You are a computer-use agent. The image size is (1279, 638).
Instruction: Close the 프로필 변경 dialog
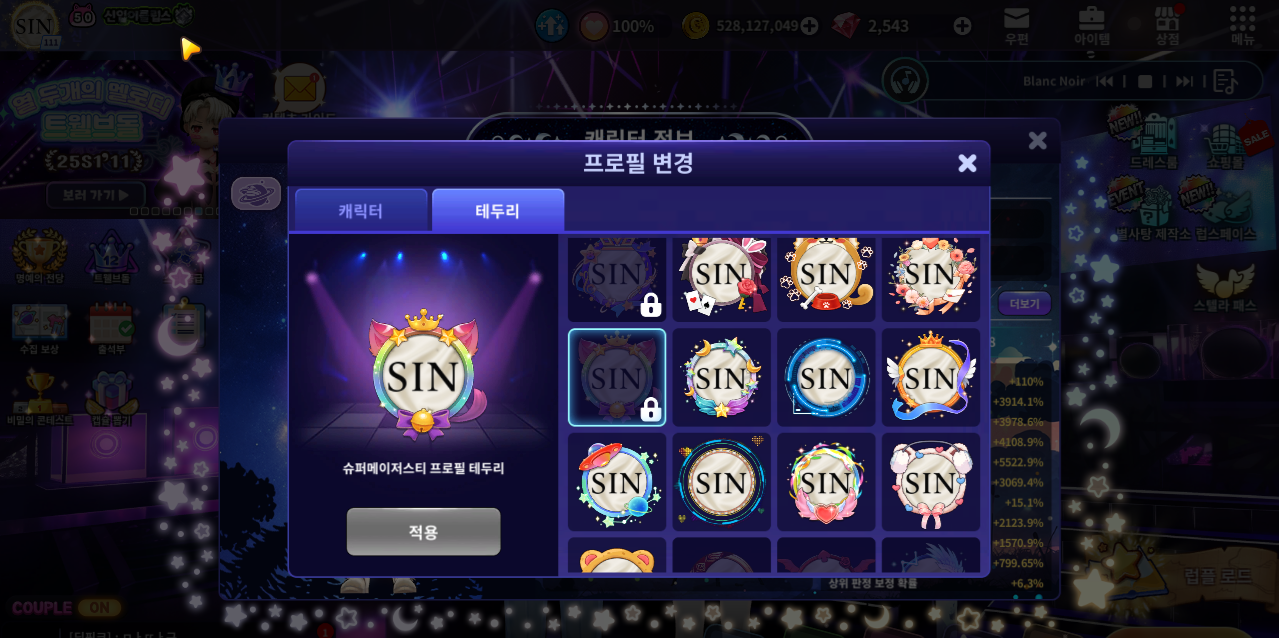pos(967,163)
